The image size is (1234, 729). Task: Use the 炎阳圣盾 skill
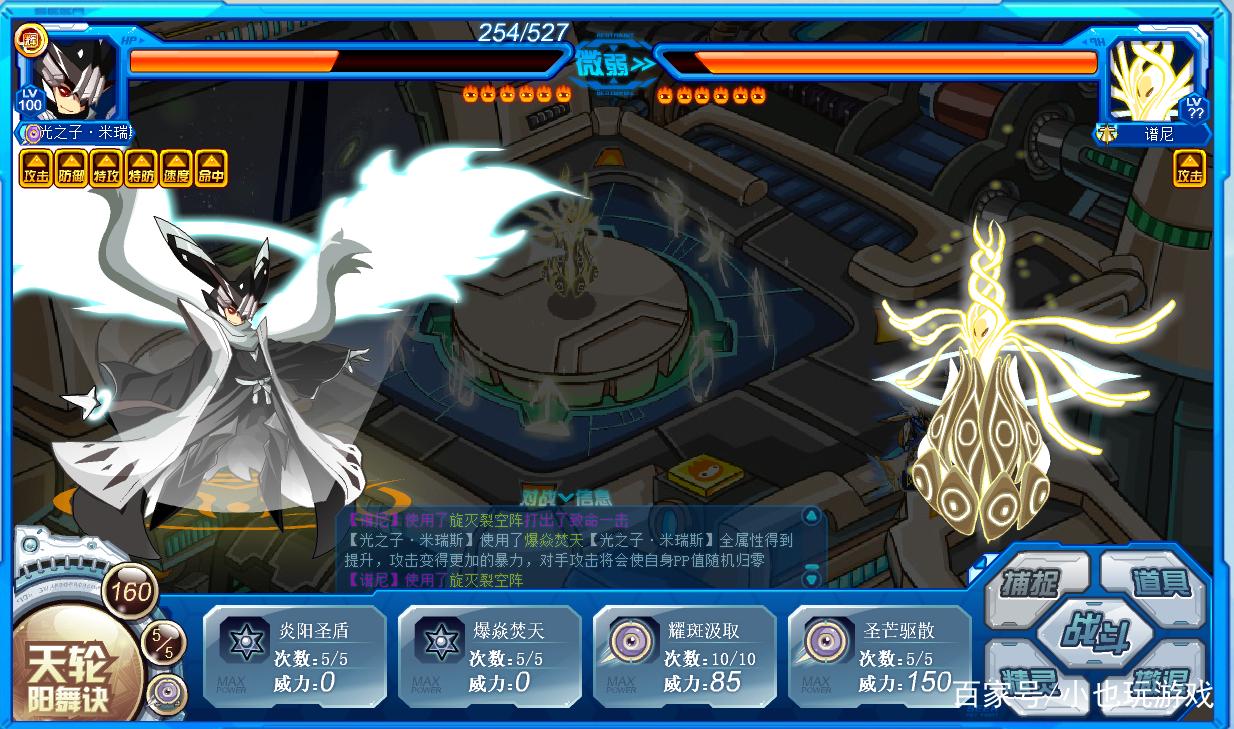coord(294,657)
